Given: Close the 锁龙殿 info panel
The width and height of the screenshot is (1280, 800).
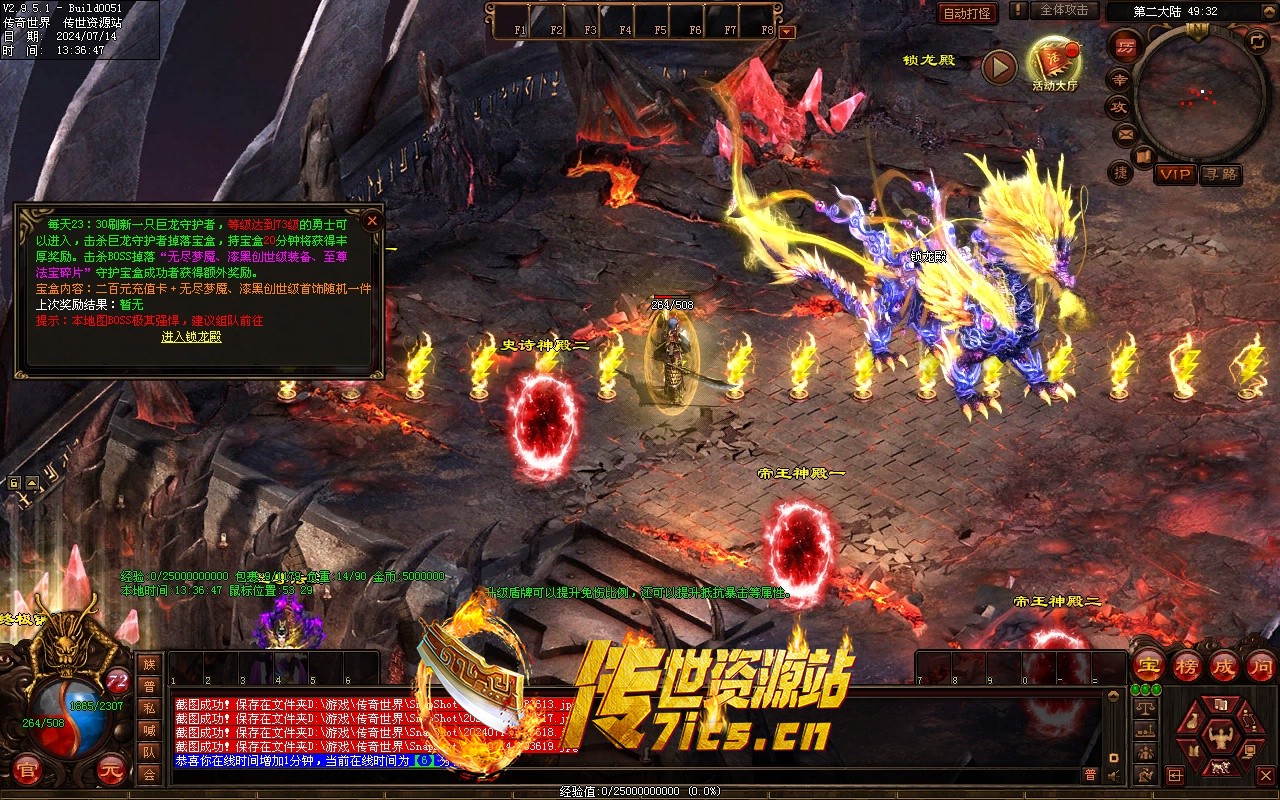Looking at the screenshot, I should coord(372,220).
